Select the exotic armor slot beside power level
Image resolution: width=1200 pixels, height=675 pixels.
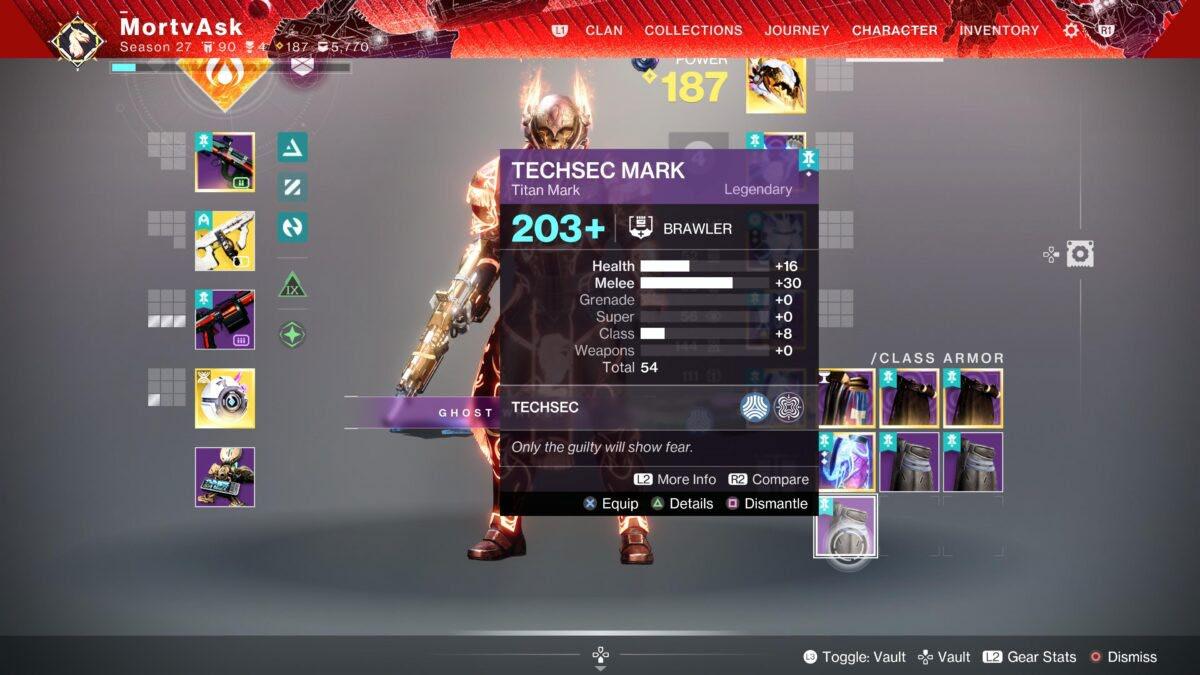[x=776, y=85]
